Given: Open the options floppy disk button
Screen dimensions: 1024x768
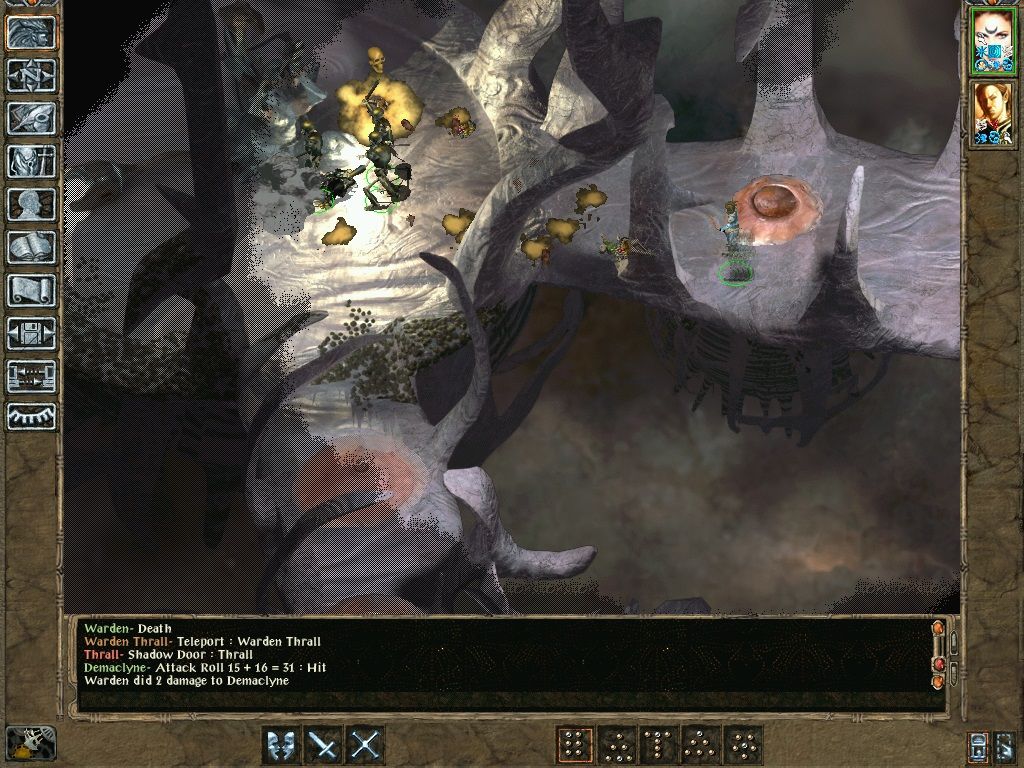Looking at the screenshot, I should (31, 333).
